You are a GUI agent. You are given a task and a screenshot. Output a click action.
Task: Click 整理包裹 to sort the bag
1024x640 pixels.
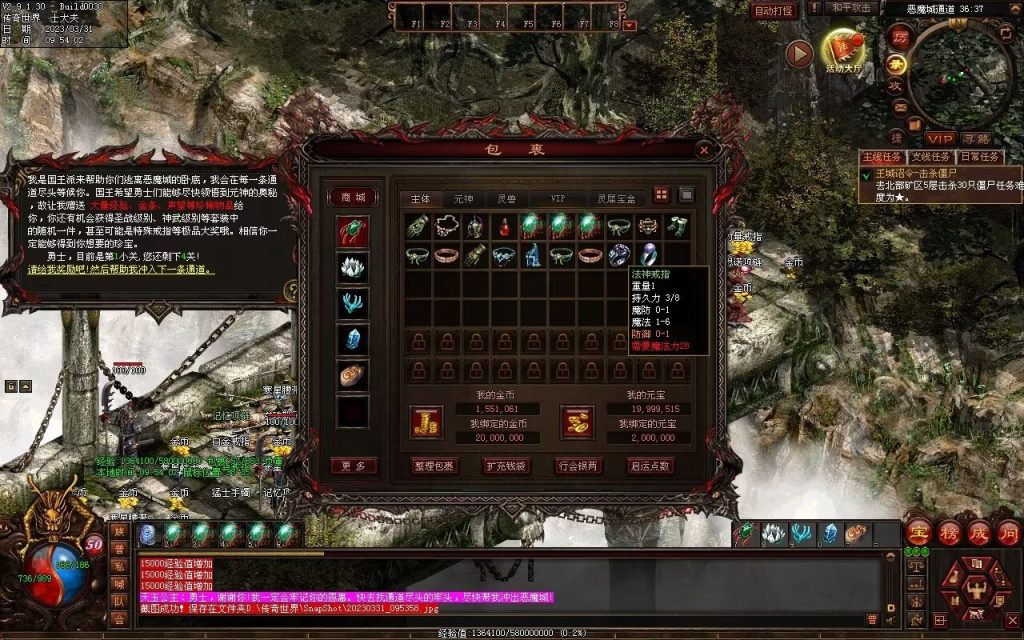434,466
